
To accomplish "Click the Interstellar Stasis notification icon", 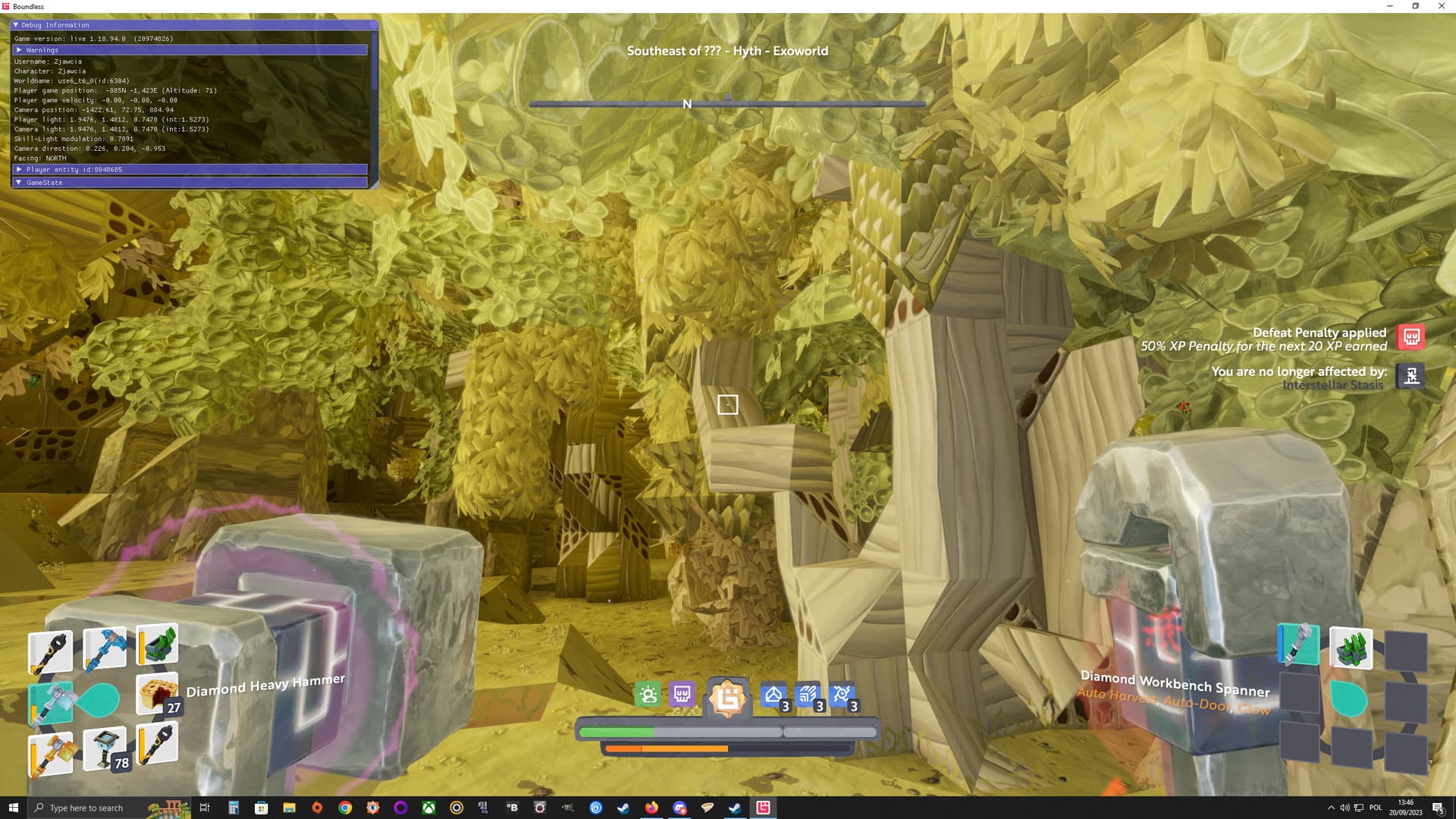I will click(x=1411, y=376).
